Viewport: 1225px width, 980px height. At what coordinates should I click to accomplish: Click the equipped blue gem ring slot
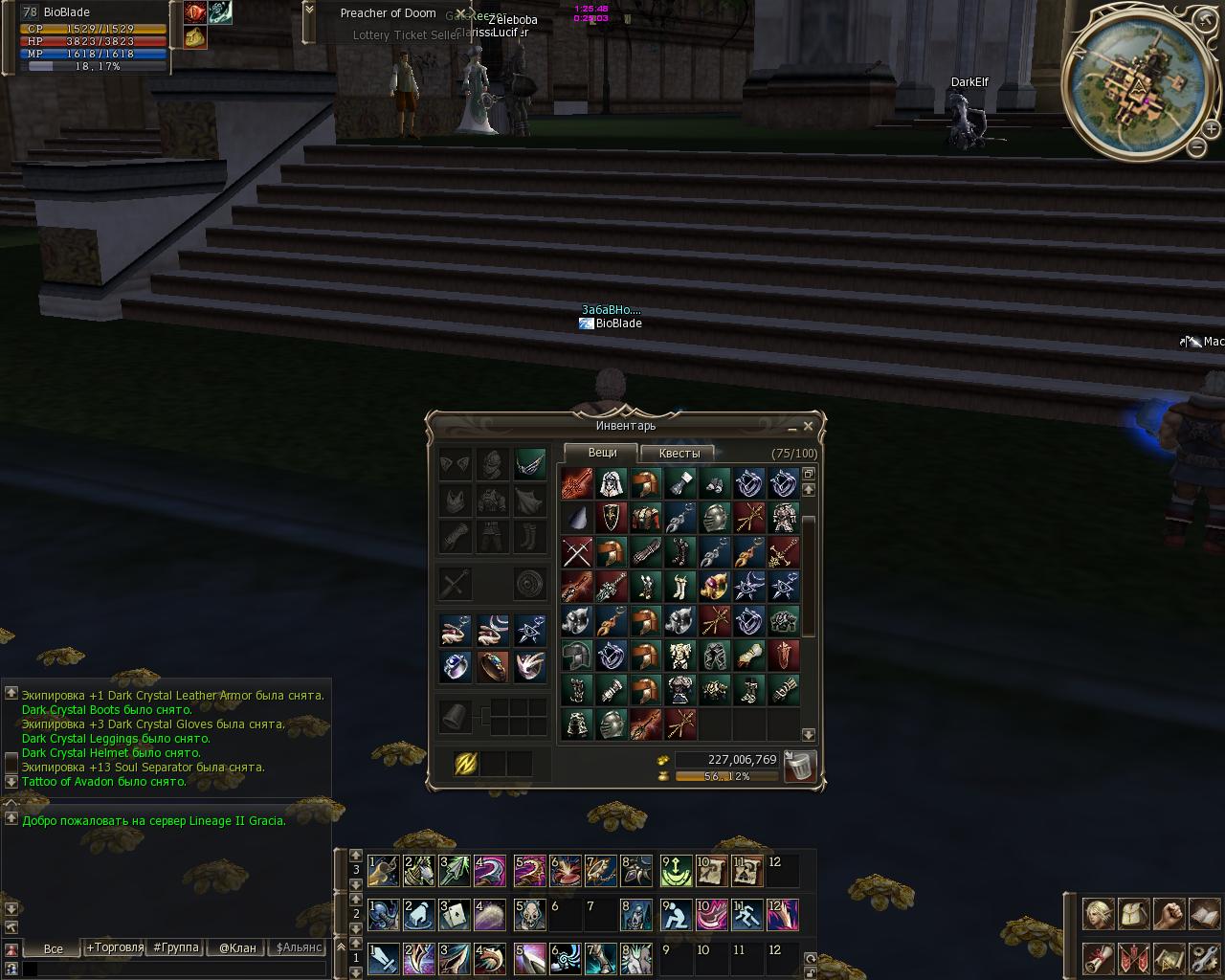coord(456,665)
